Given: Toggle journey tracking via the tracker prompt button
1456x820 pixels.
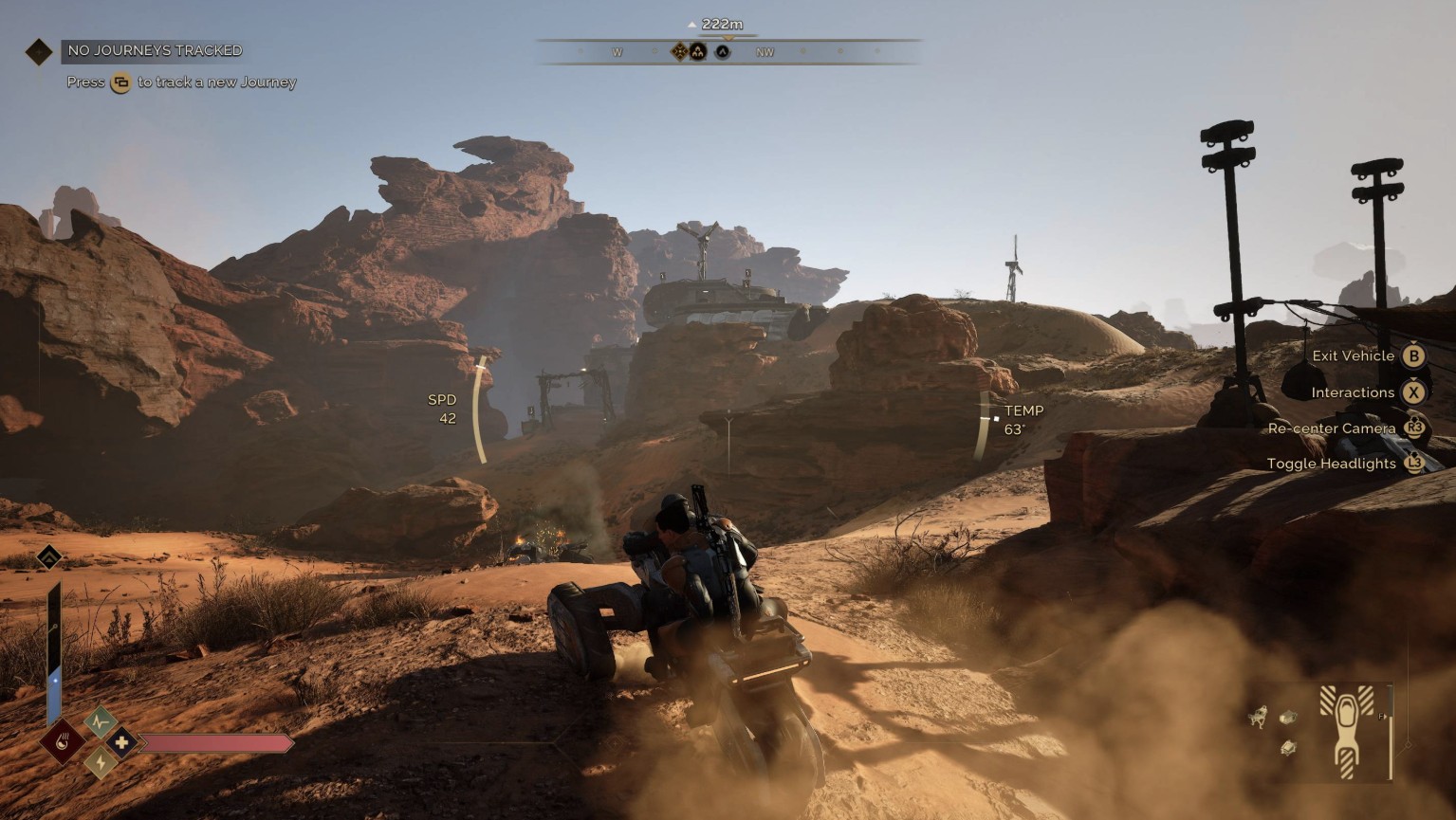Looking at the screenshot, I should tap(120, 82).
